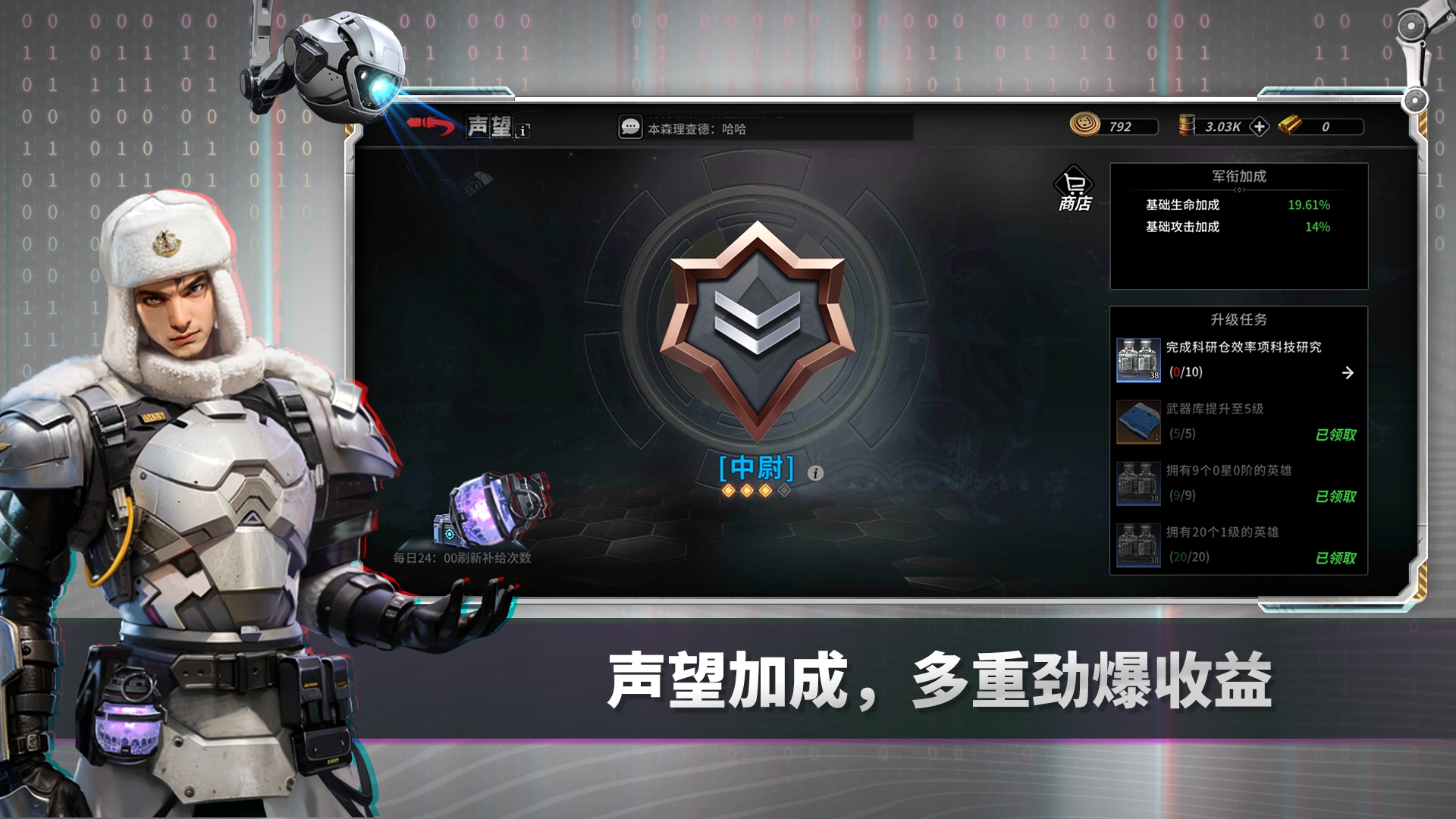View the 升级任务 panel header
The image size is (1456, 819).
point(1239,320)
